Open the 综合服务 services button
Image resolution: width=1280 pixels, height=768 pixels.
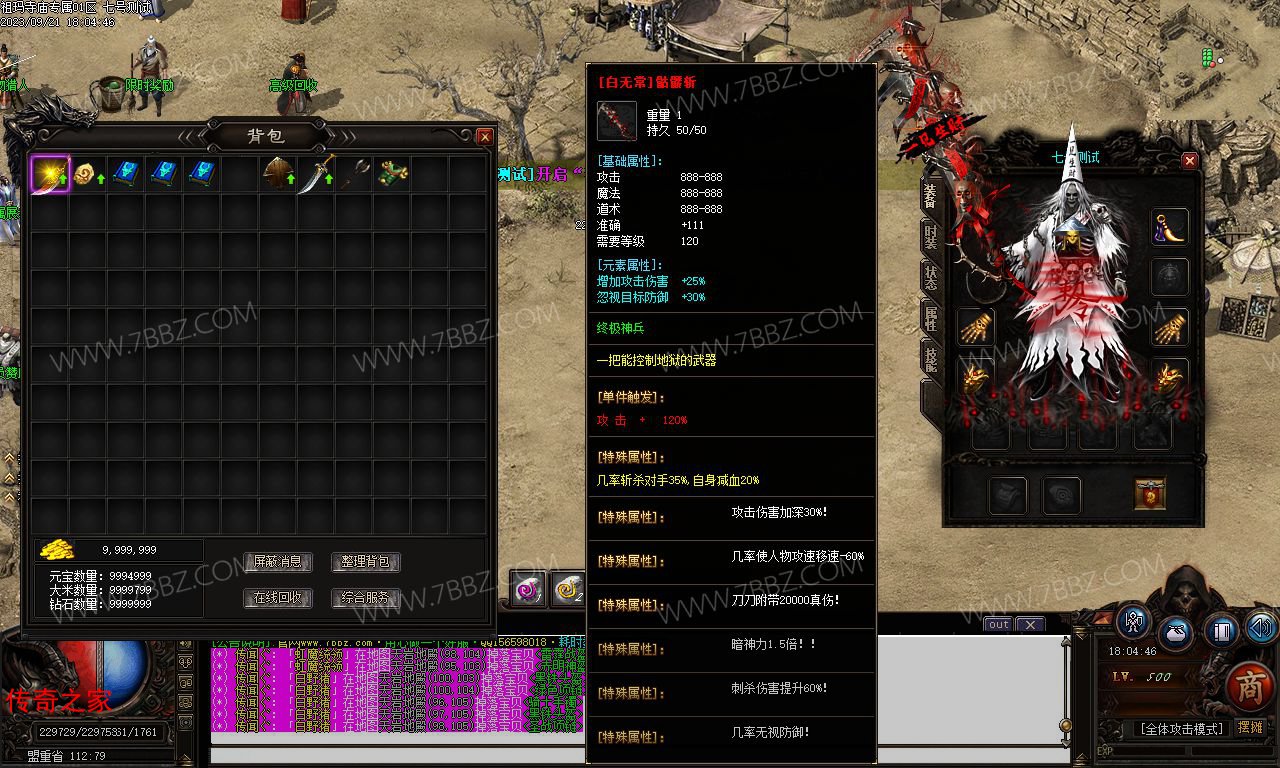coord(365,598)
